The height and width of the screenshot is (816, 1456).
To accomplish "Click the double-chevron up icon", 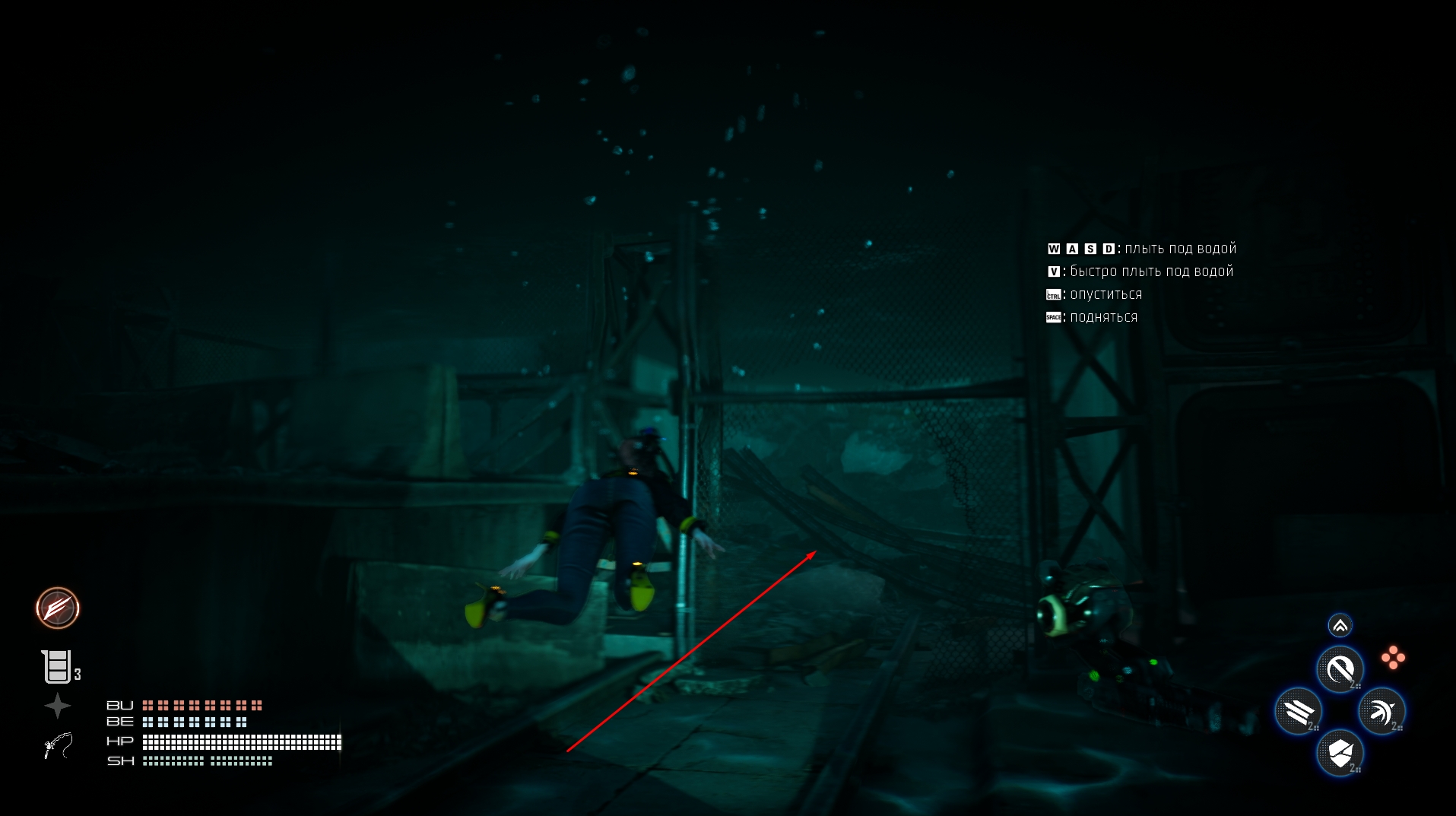I will click(1340, 625).
